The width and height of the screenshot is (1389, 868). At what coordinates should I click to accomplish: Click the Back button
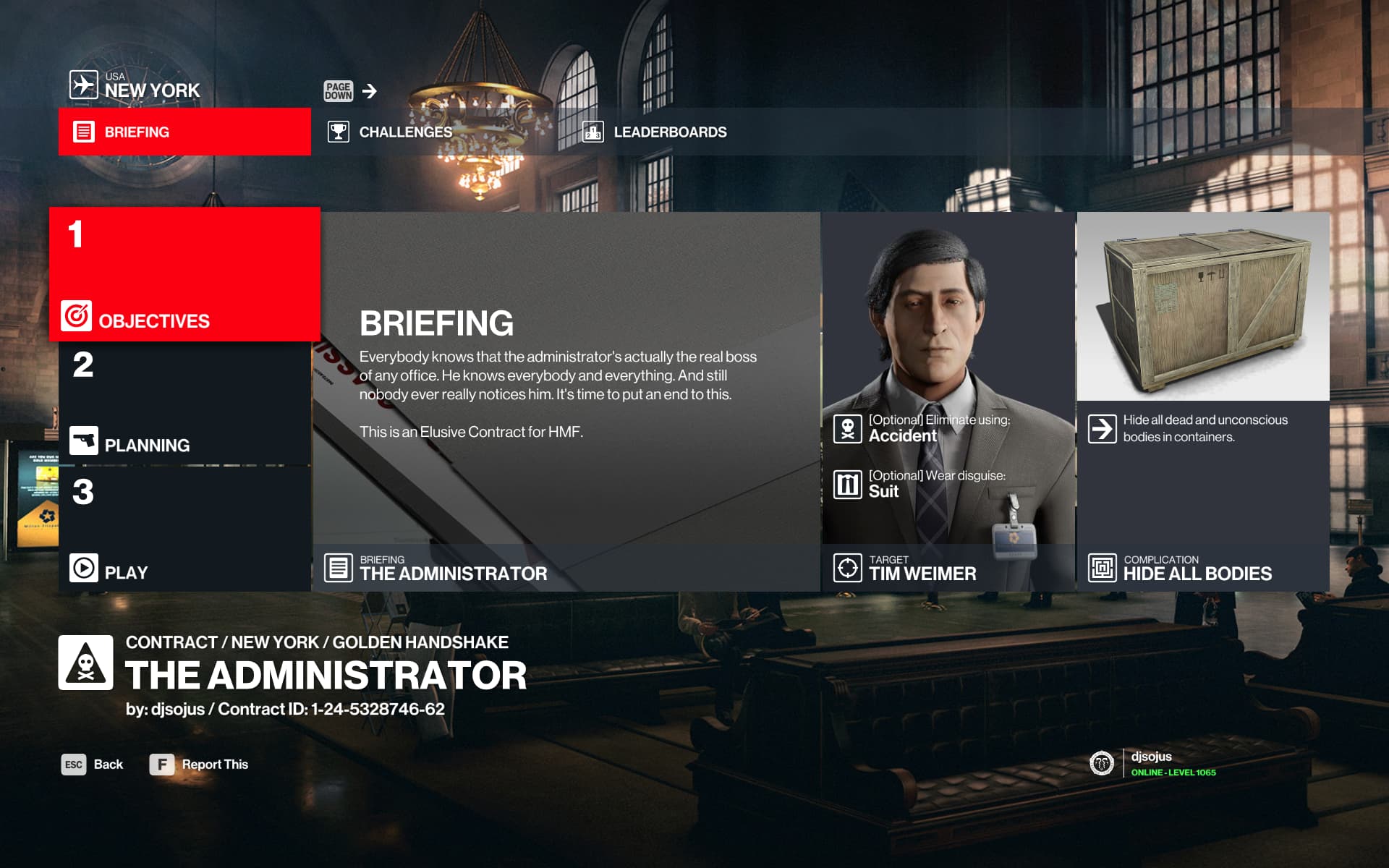[93, 765]
